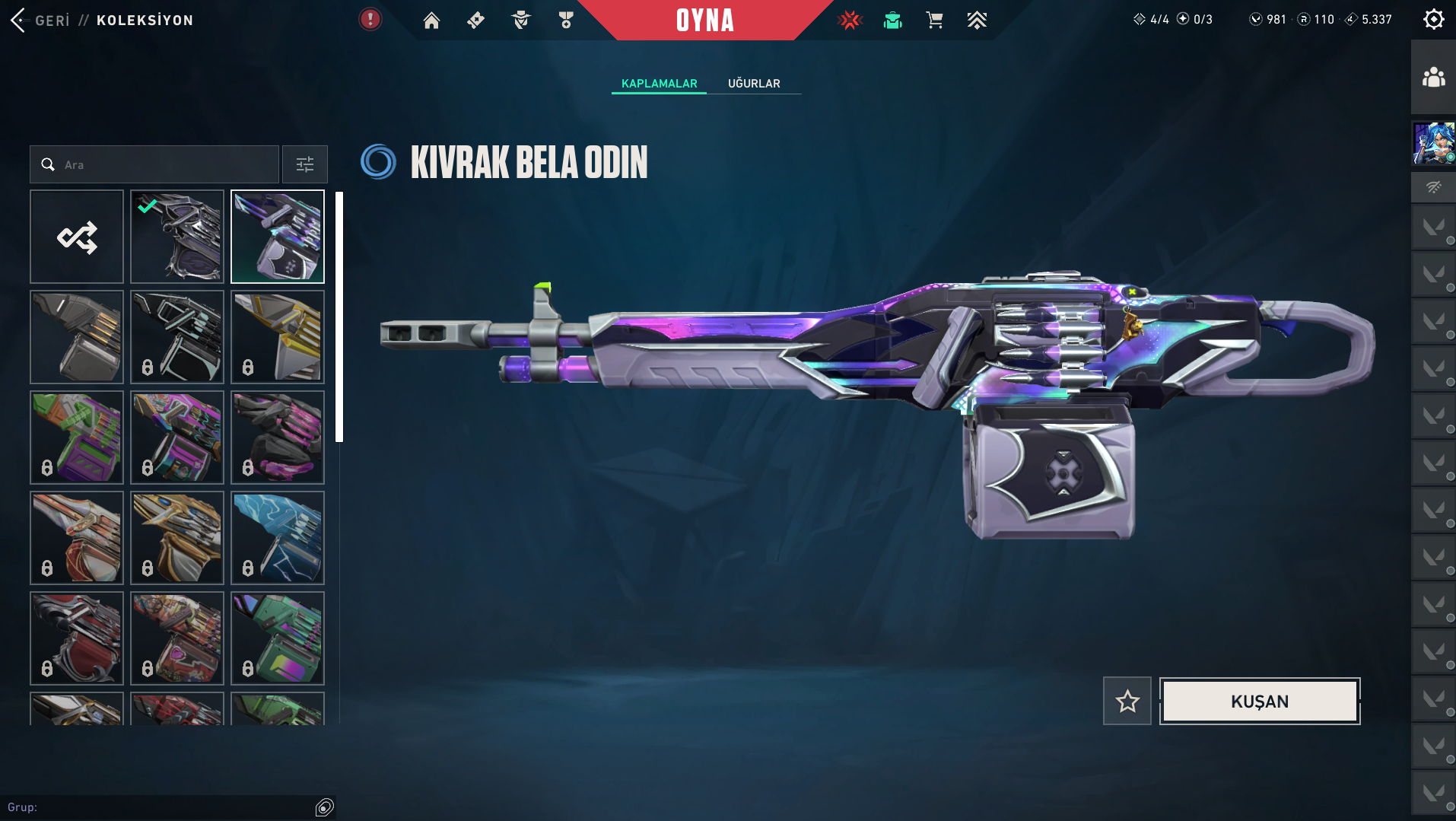Switch to the Uğurlar tab

click(x=753, y=84)
